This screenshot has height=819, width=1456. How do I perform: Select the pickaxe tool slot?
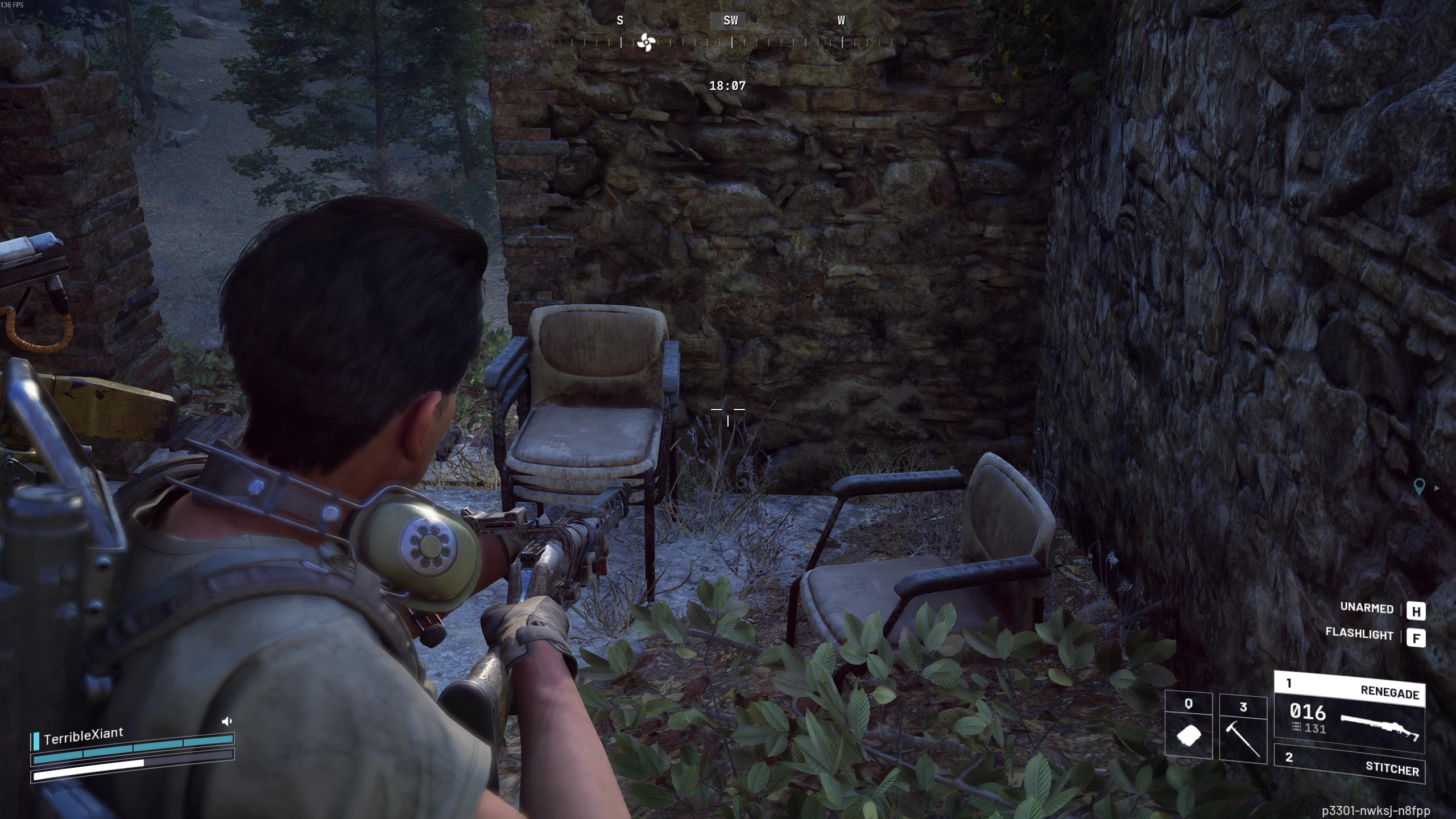(x=1243, y=730)
